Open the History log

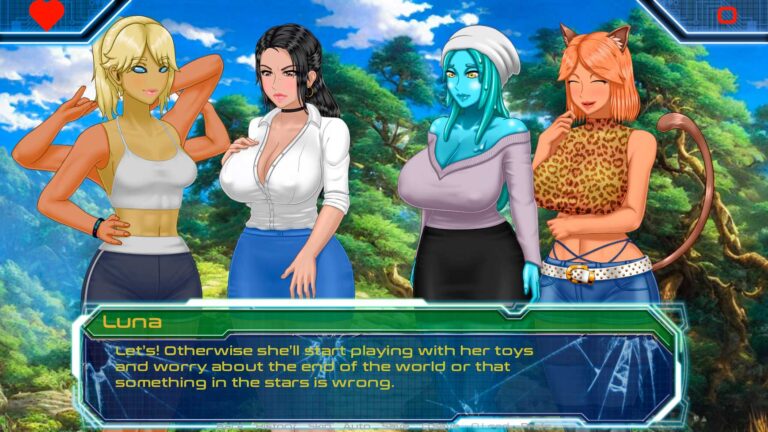[x=275, y=425]
